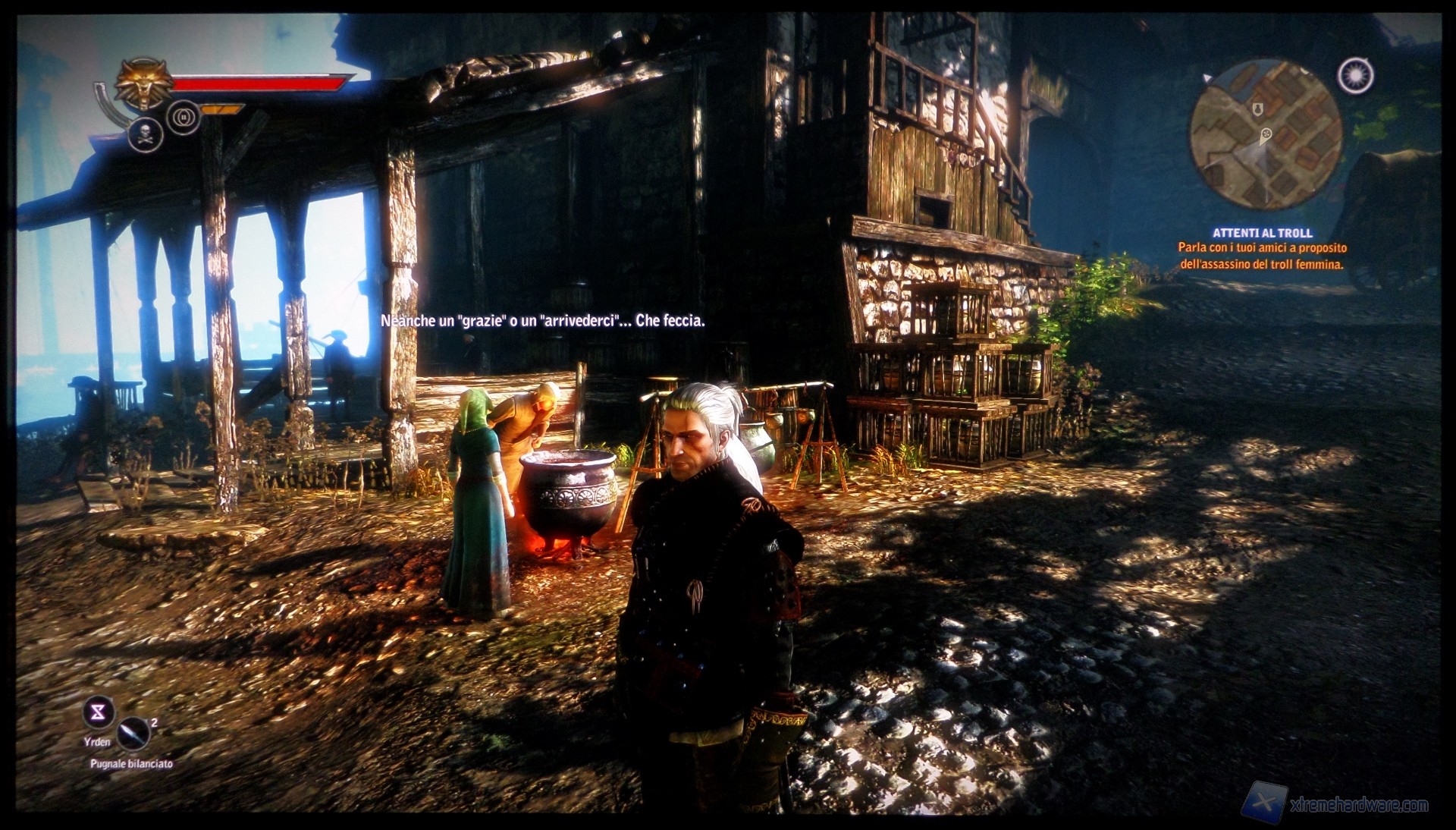Click the overlapping circles status icon
The width and height of the screenshot is (1456, 830).
(184, 118)
